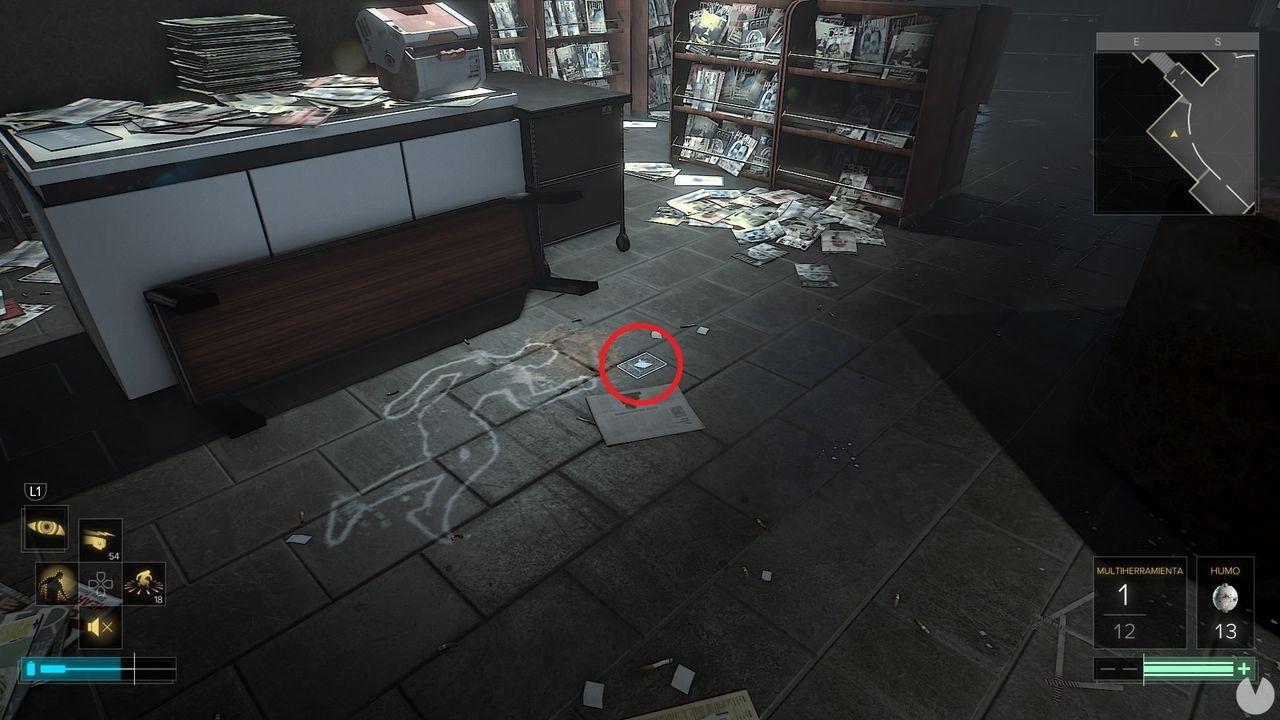Click the circled collectible item on the floor
Image resolution: width=1280 pixels, height=720 pixels.
[x=640, y=363]
